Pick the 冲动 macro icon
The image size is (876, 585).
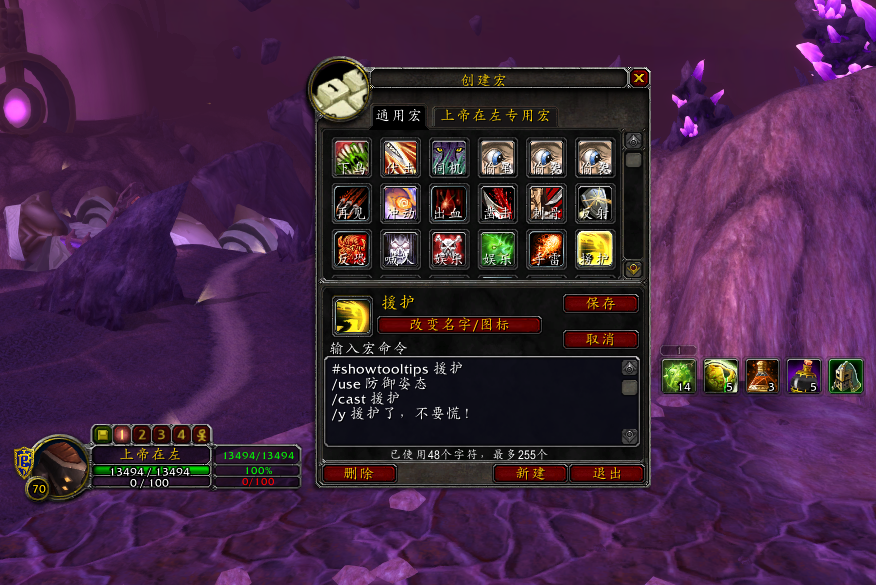400,204
